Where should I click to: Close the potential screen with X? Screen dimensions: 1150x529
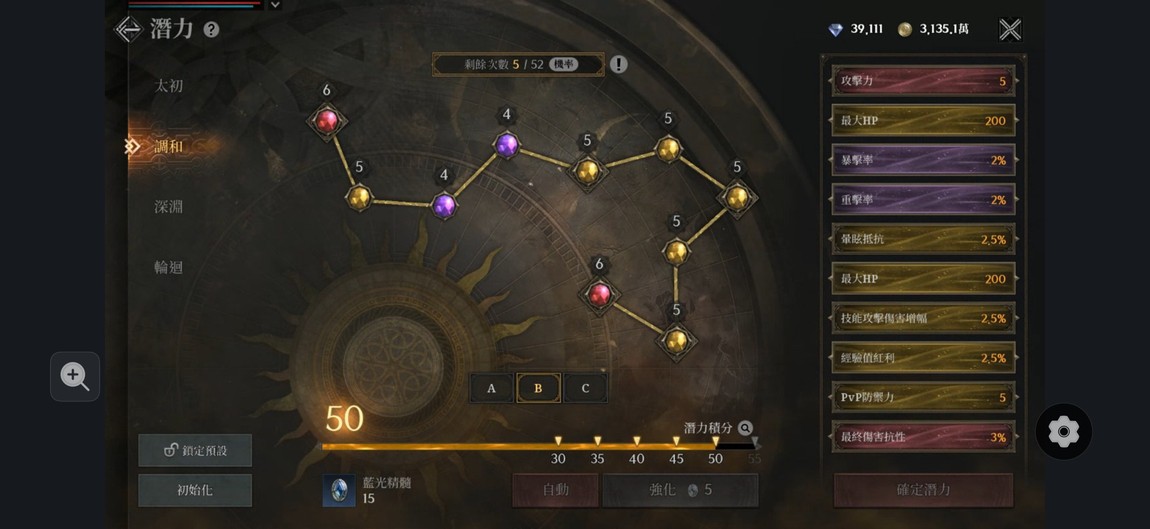[1010, 29]
